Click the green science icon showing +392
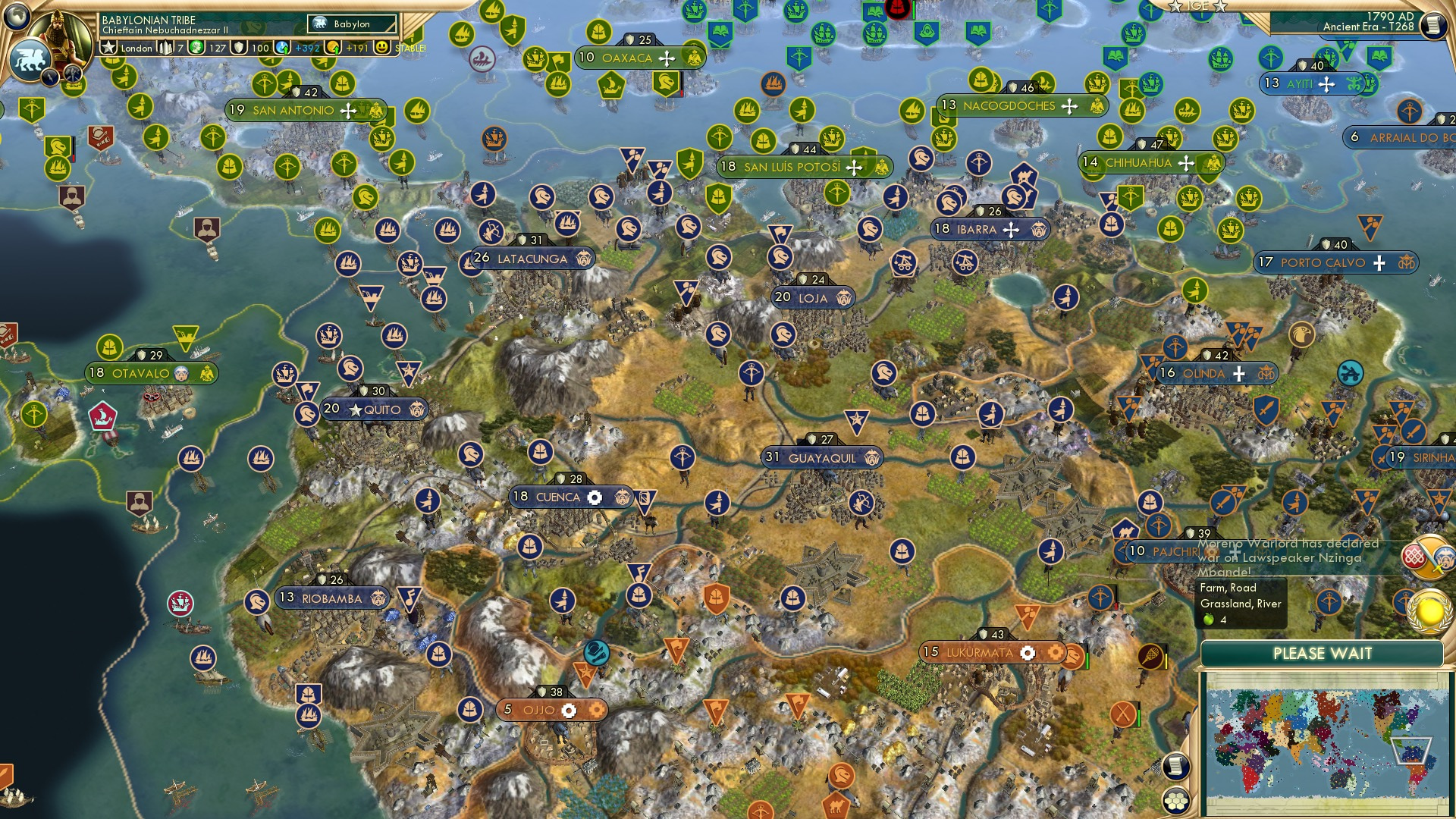1456x819 pixels. (296, 49)
